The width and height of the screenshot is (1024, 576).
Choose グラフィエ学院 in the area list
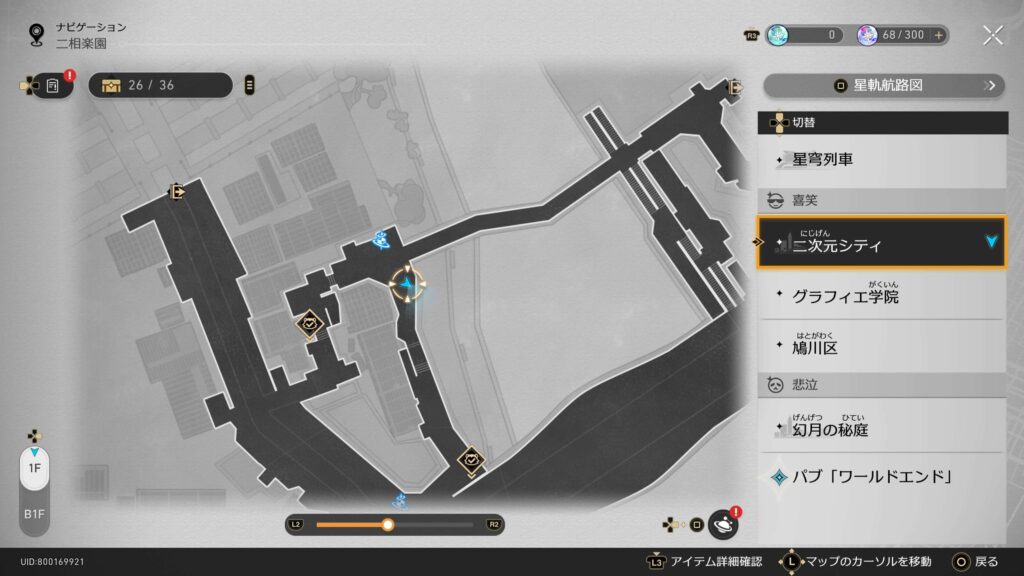(882, 296)
